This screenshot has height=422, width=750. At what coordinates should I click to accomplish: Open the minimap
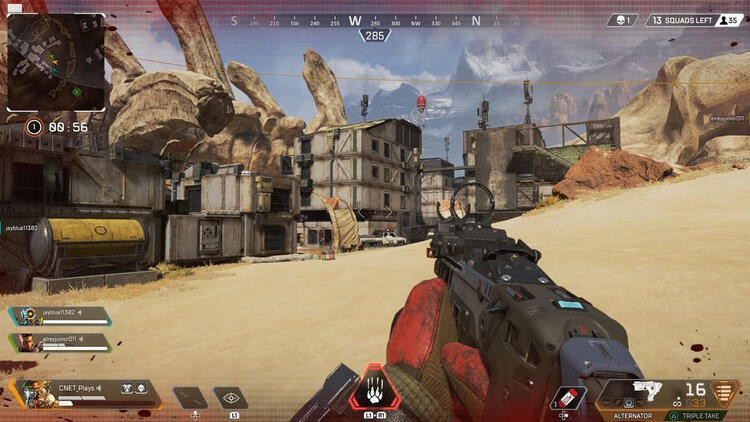pos(56,62)
